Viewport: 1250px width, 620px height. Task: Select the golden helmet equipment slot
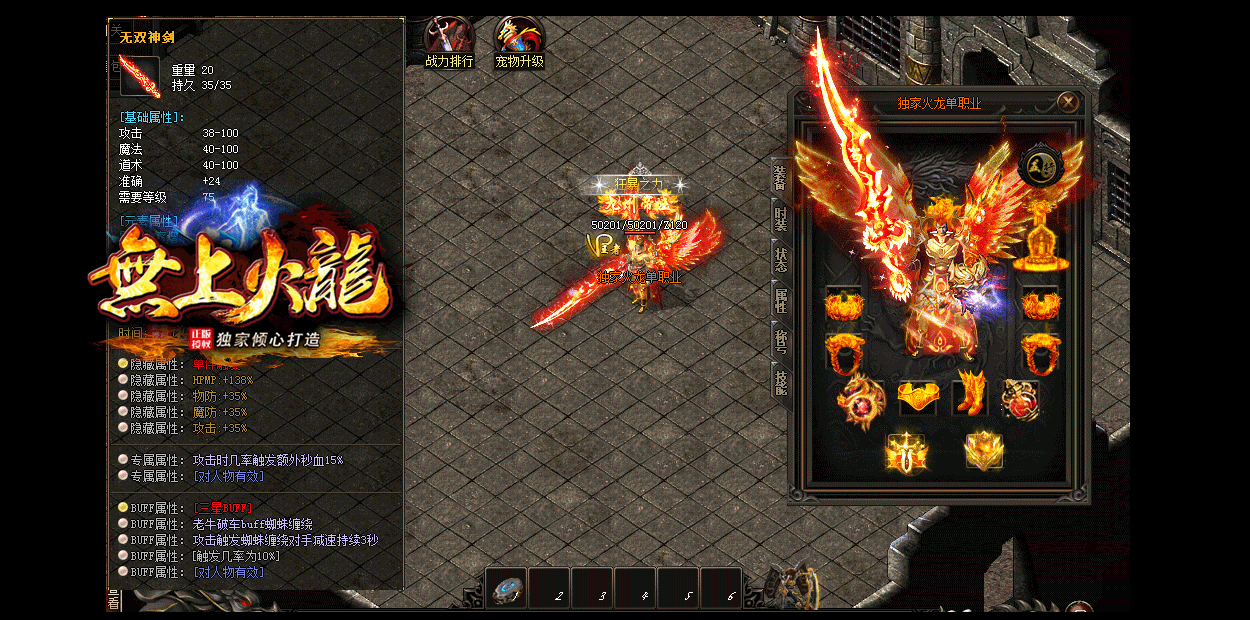pos(1041,240)
